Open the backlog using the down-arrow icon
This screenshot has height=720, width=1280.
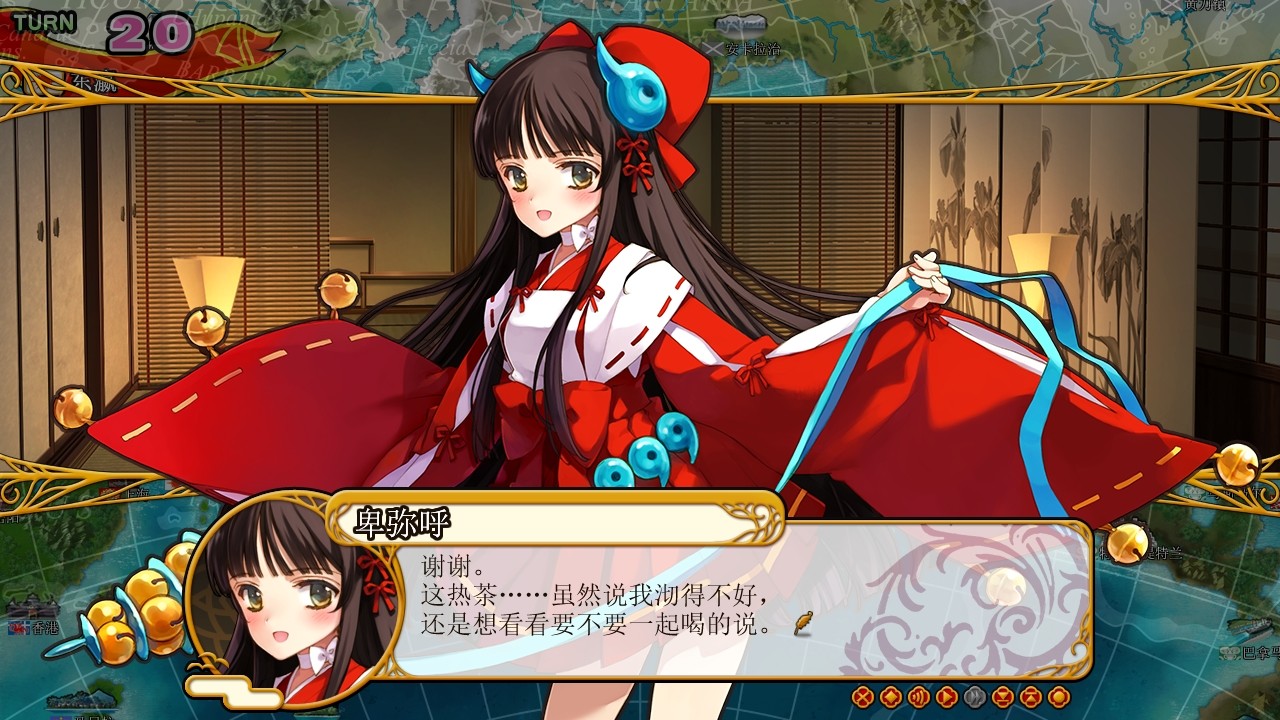pos(1001,697)
